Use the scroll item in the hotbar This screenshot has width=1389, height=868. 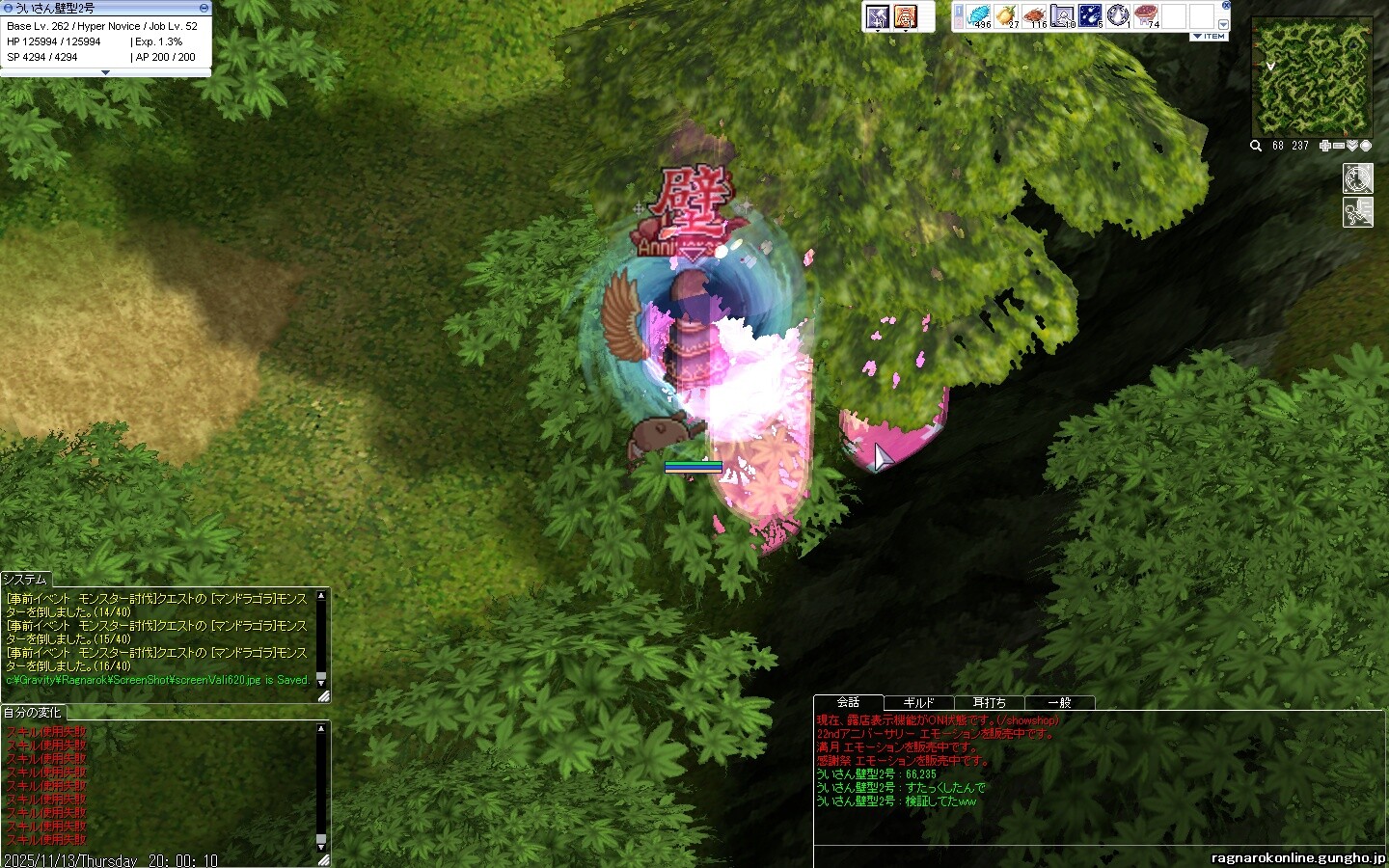tap(1063, 16)
